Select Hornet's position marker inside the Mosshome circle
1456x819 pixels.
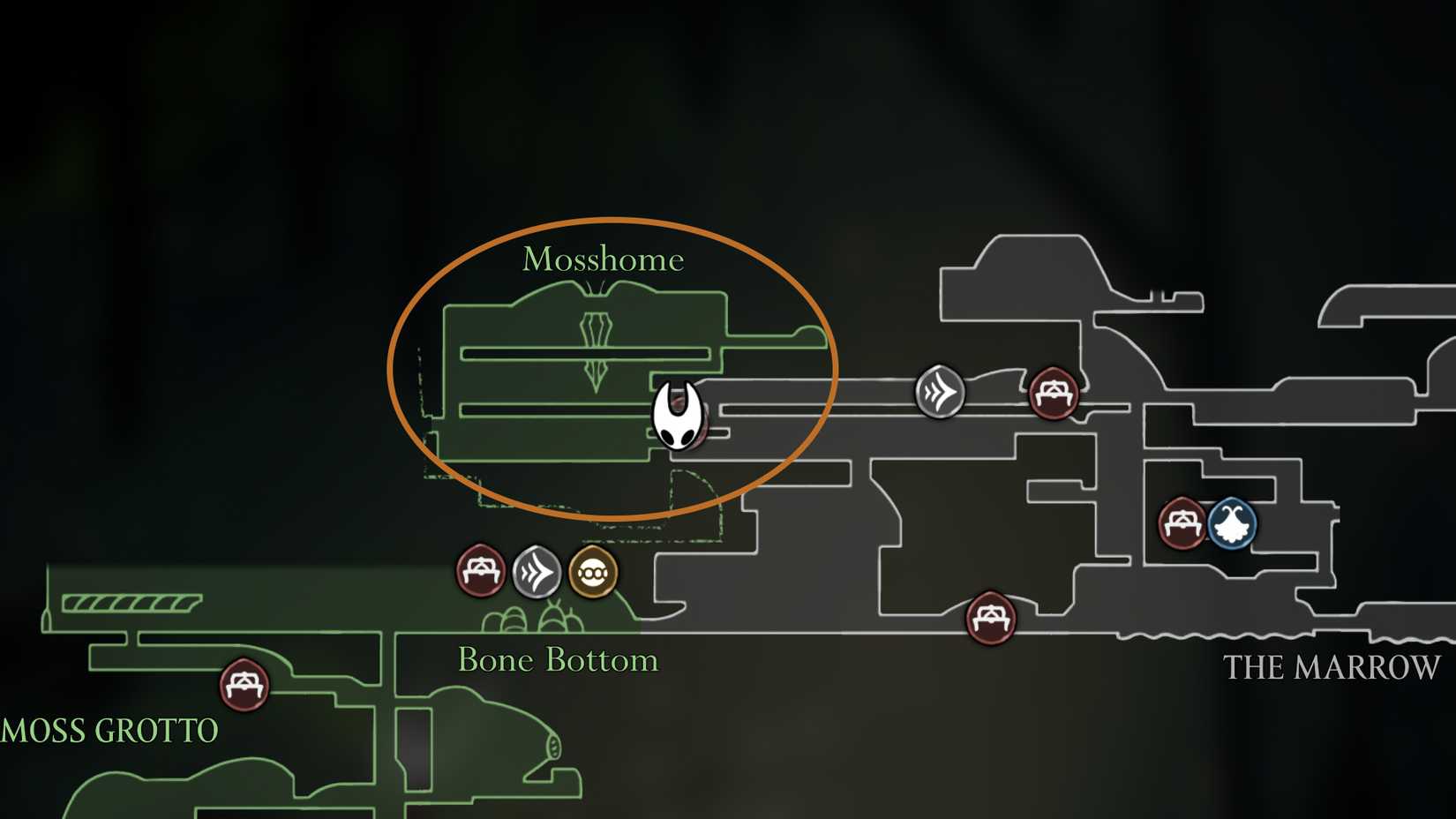coord(678,415)
